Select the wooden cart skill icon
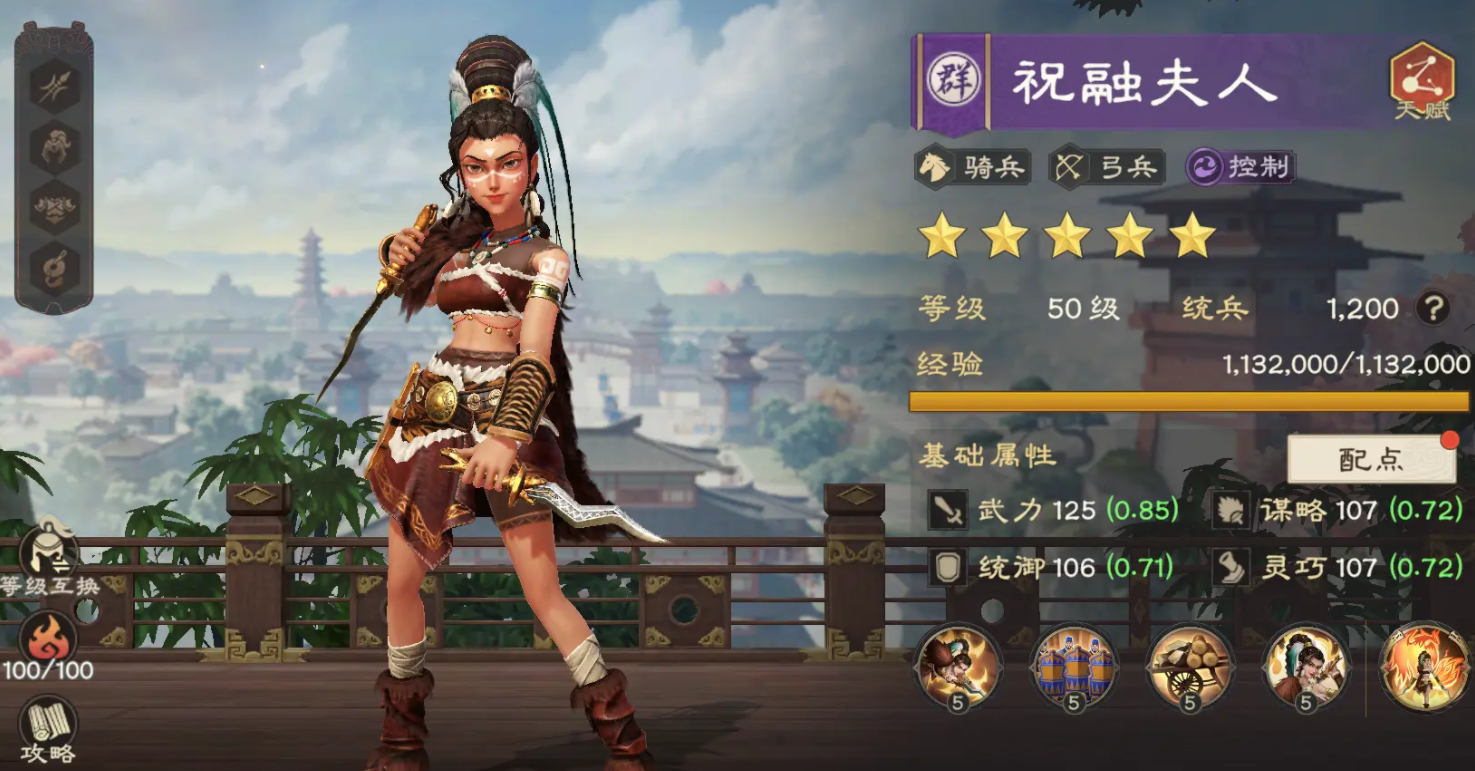Viewport: 1475px width, 771px height. point(1190,668)
